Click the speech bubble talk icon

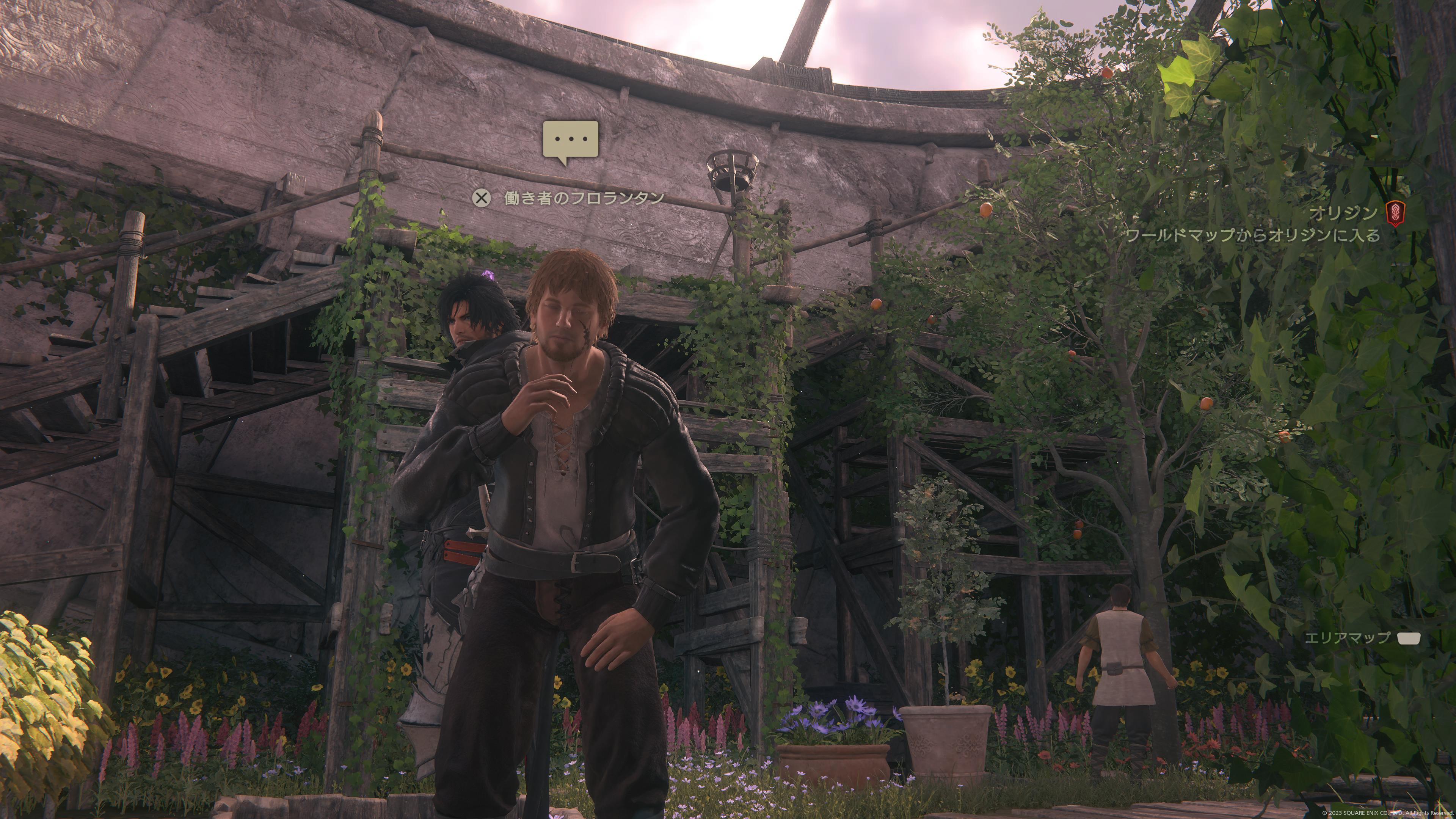[x=570, y=140]
